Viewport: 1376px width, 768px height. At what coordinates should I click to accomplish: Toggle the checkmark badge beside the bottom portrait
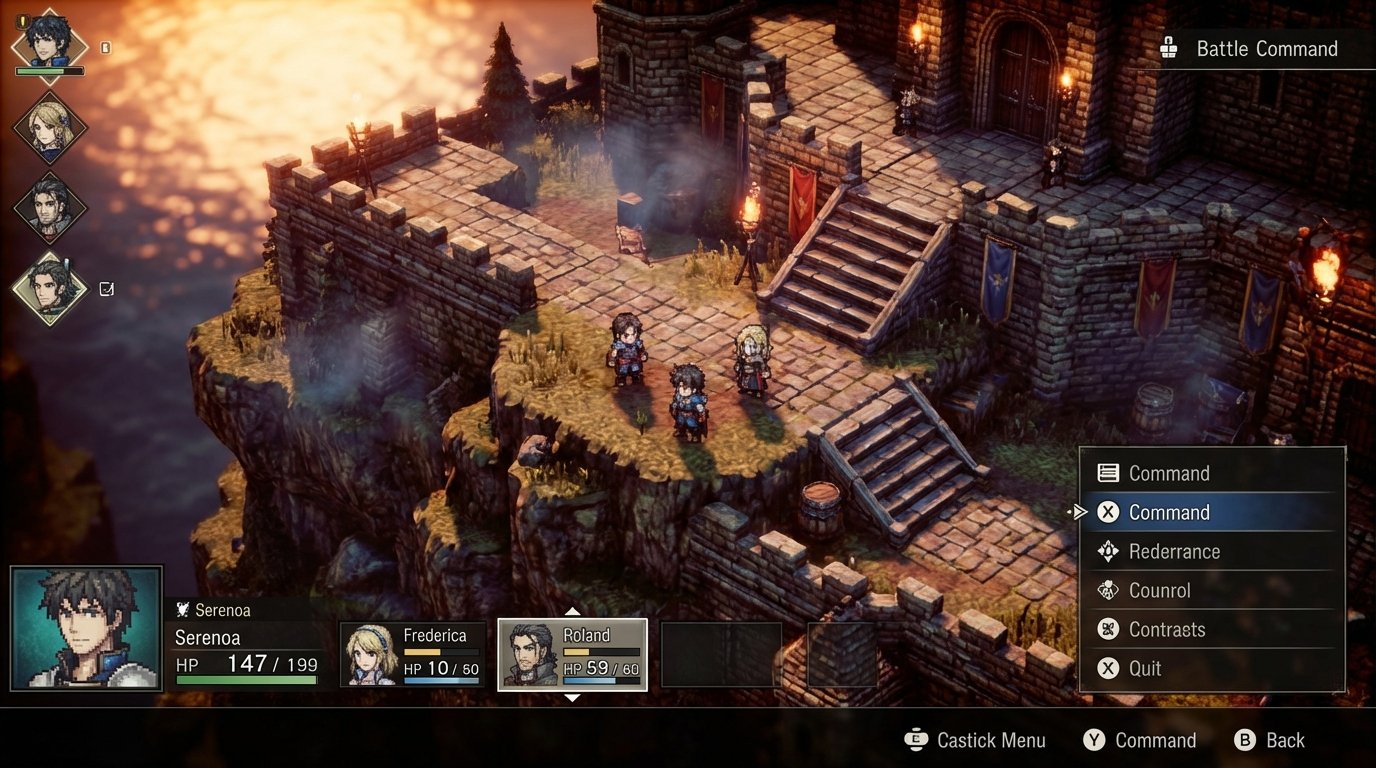point(105,287)
